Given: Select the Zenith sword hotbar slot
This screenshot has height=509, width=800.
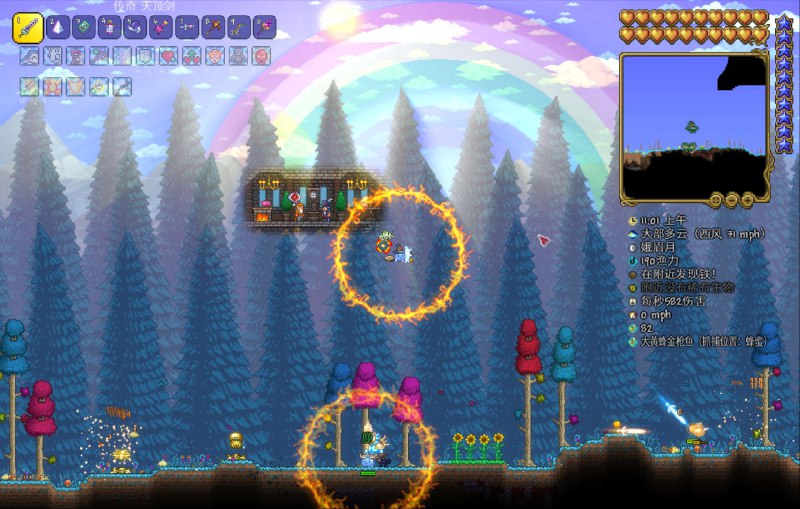Looking at the screenshot, I should coord(27,27).
